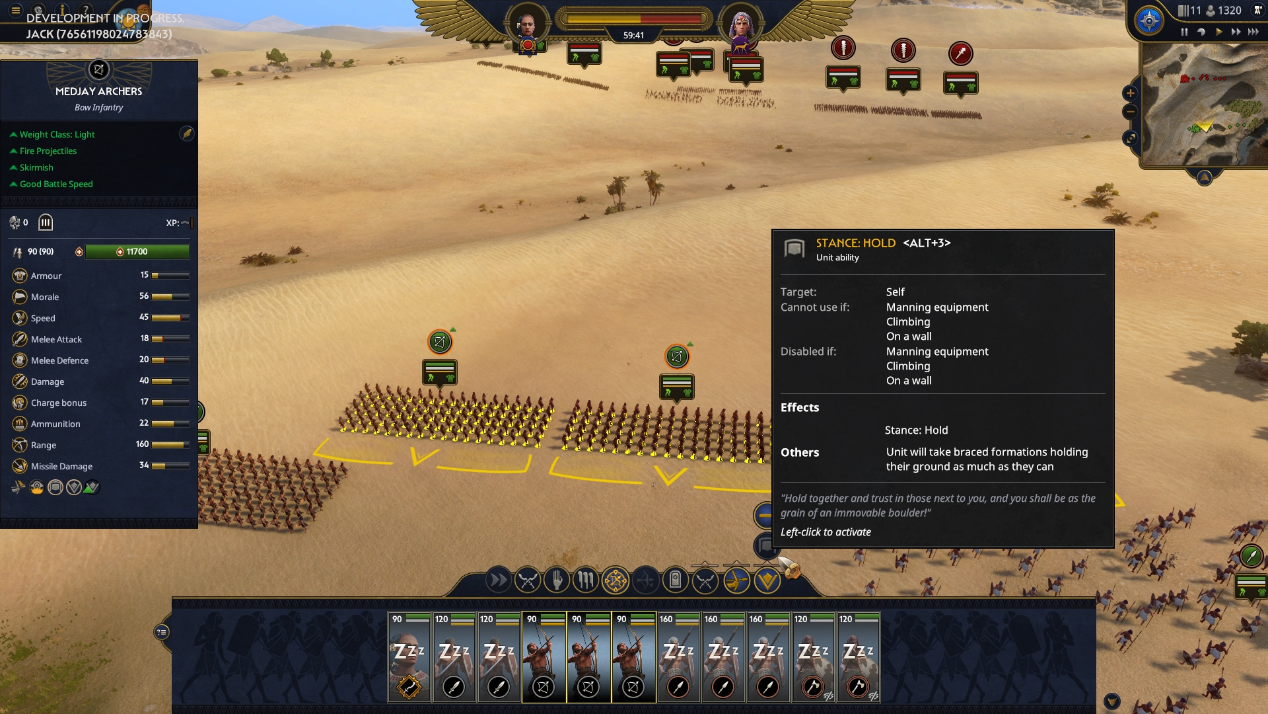
Task: Zoom in the minimap
Action: (1130, 93)
